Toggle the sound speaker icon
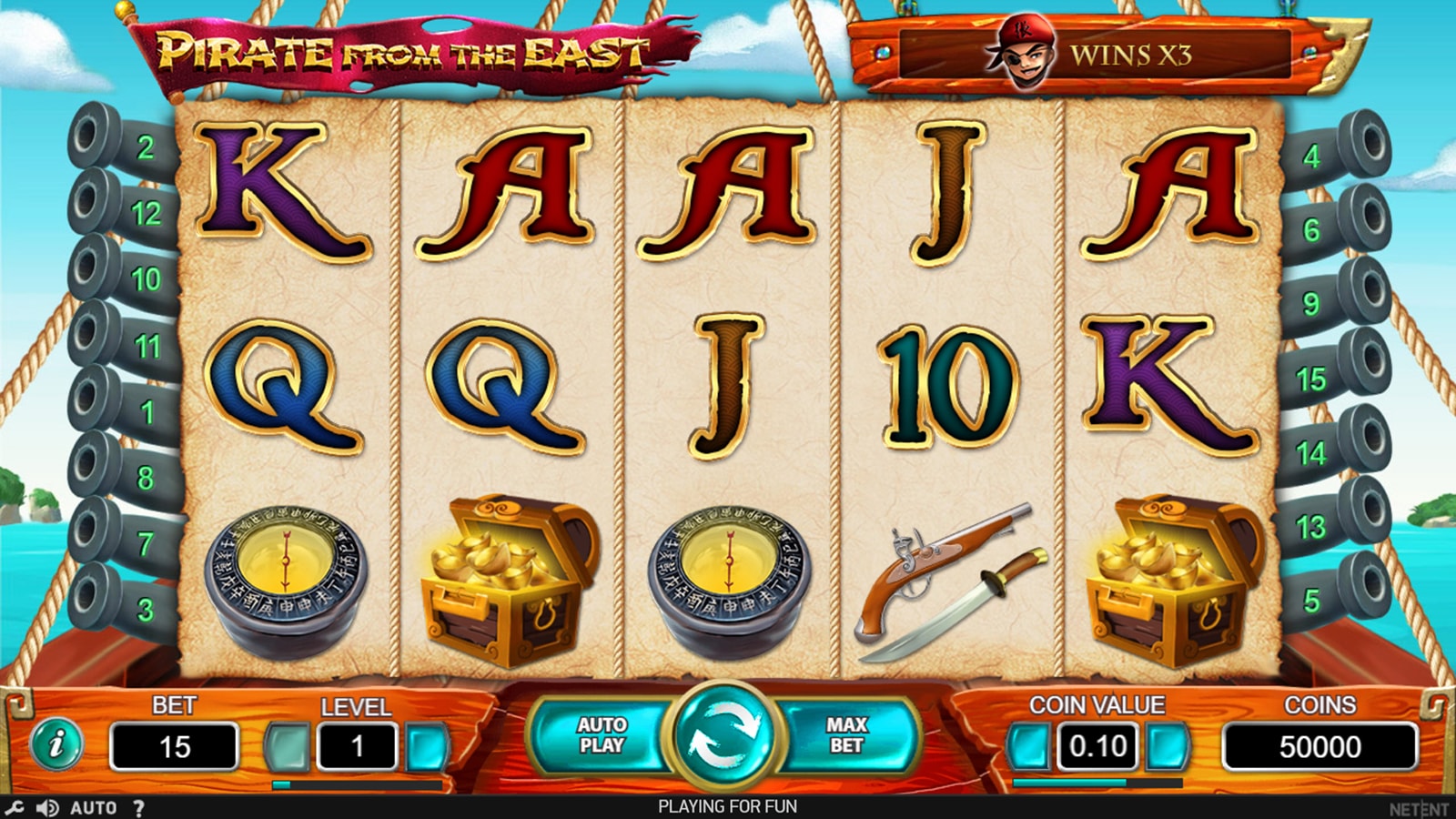 coord(46,807)
